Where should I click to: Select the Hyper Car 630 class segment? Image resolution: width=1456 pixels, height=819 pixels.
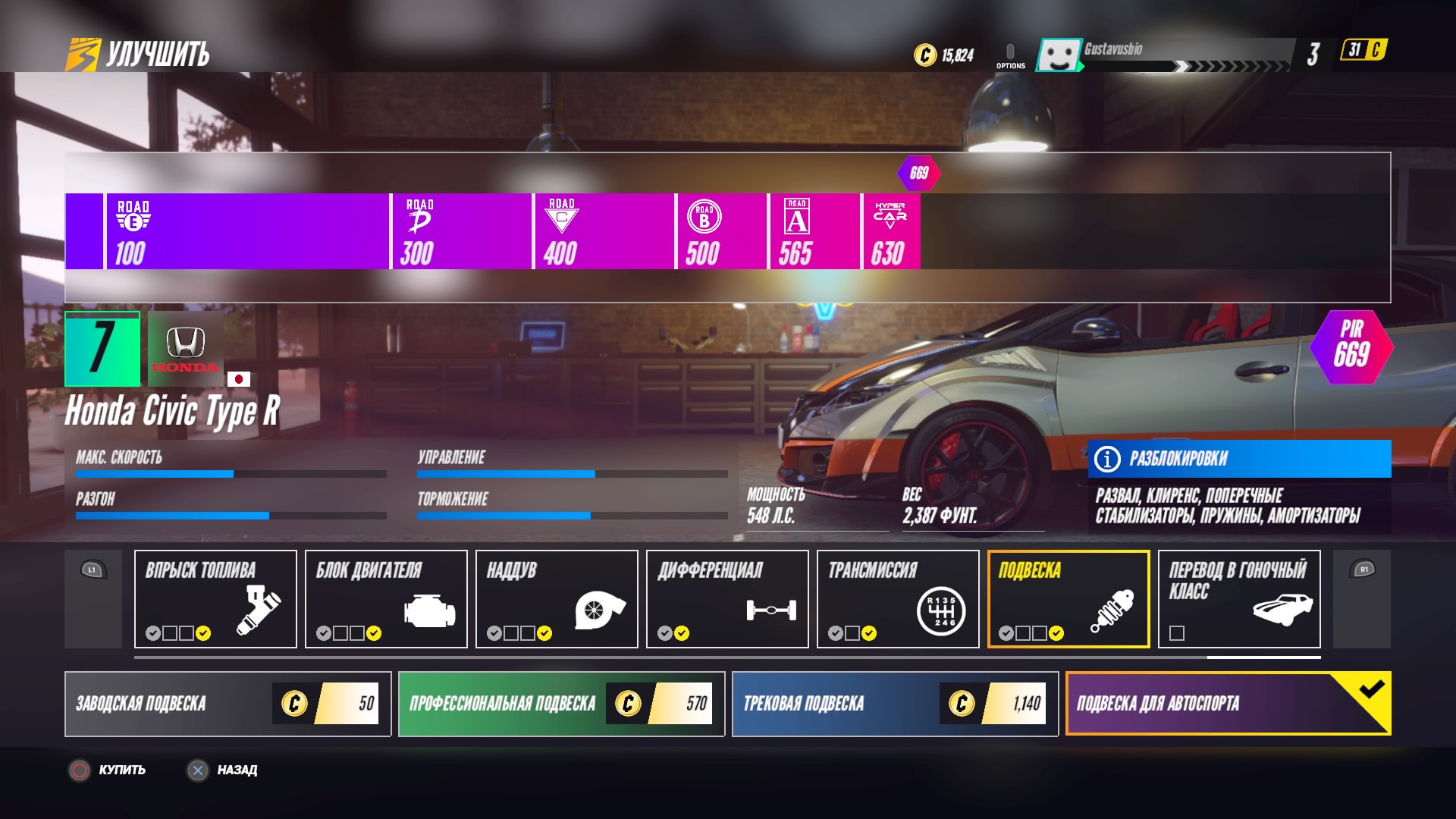pos(891,231)
